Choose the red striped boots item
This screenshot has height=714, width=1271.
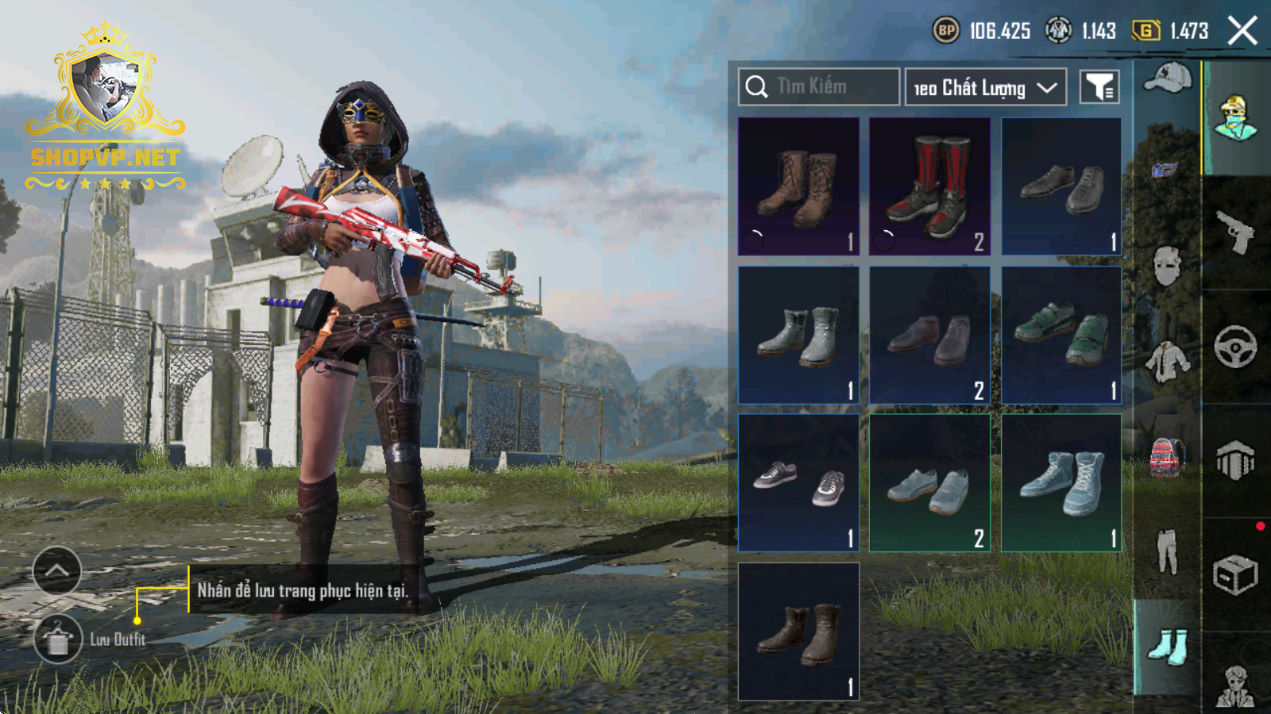929,187
